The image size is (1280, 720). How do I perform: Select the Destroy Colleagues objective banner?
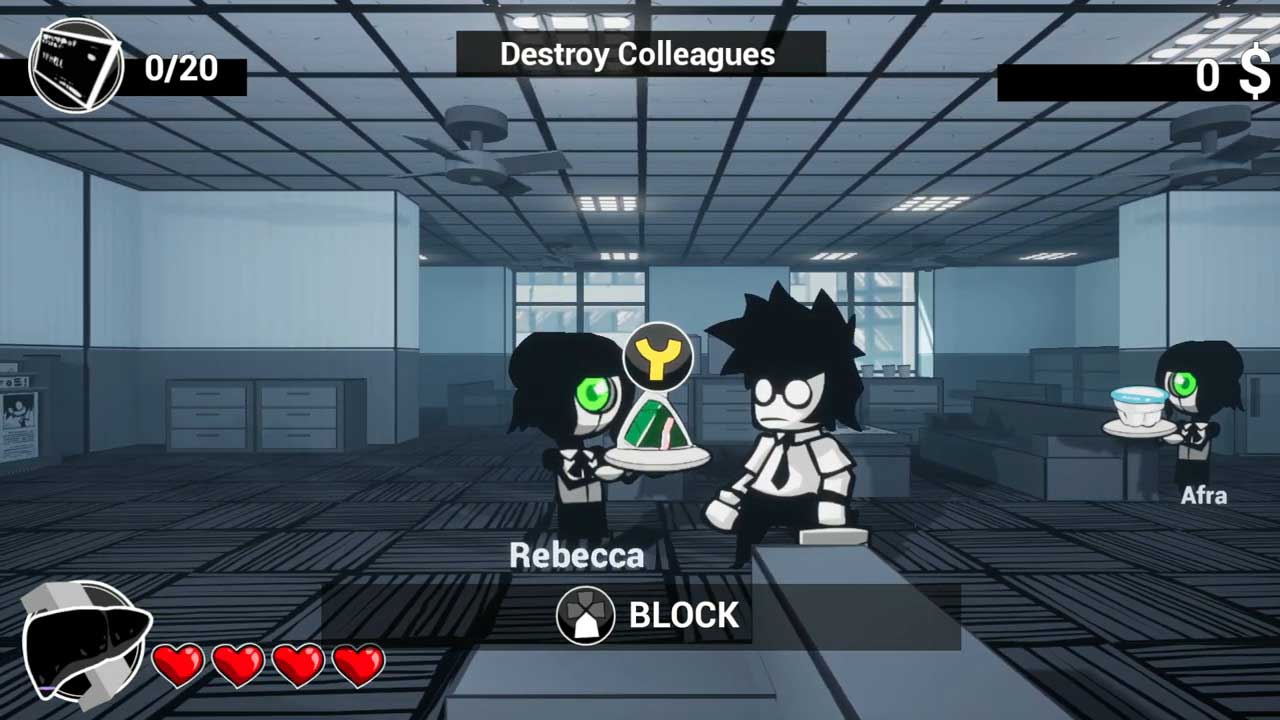640,54
